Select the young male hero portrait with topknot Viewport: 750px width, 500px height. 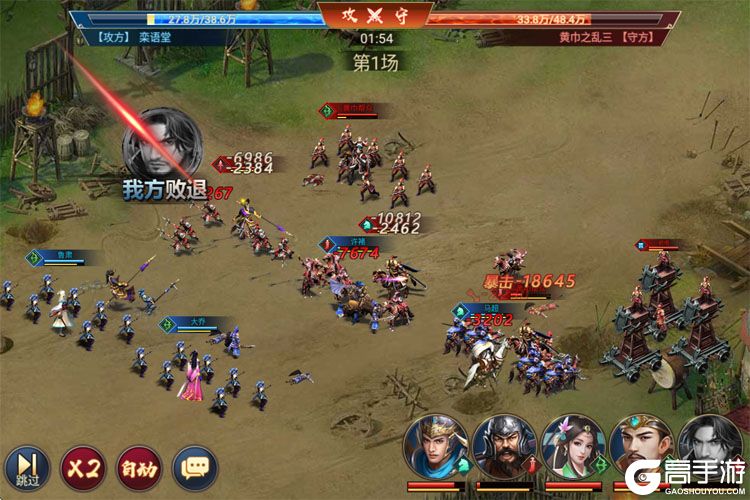click(x=641, y=447)
